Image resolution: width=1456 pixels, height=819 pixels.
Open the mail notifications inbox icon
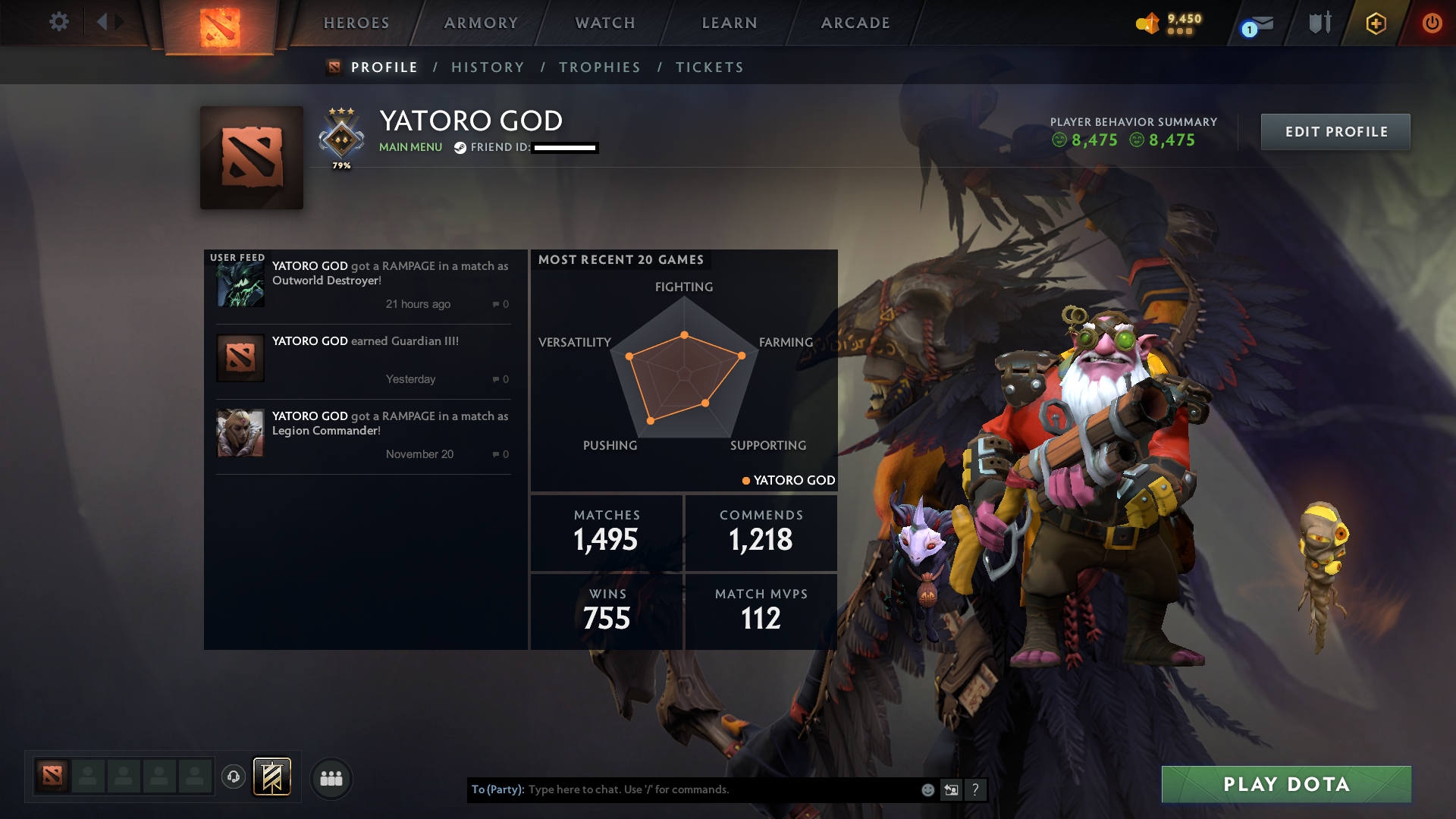[1255, 23]
